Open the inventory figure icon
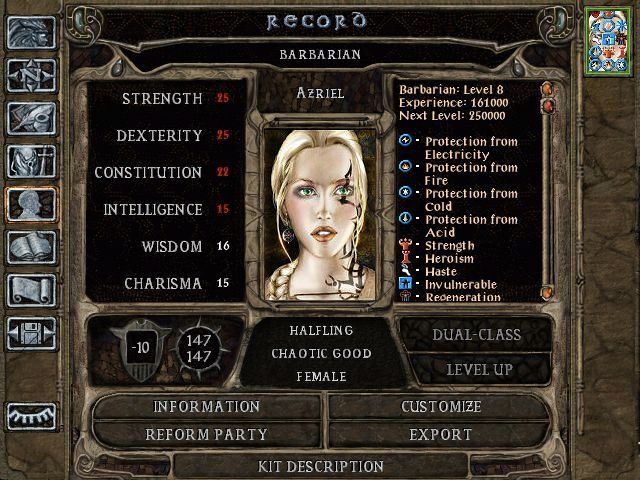This screenshot has height=480, width=640. (31, 161)
